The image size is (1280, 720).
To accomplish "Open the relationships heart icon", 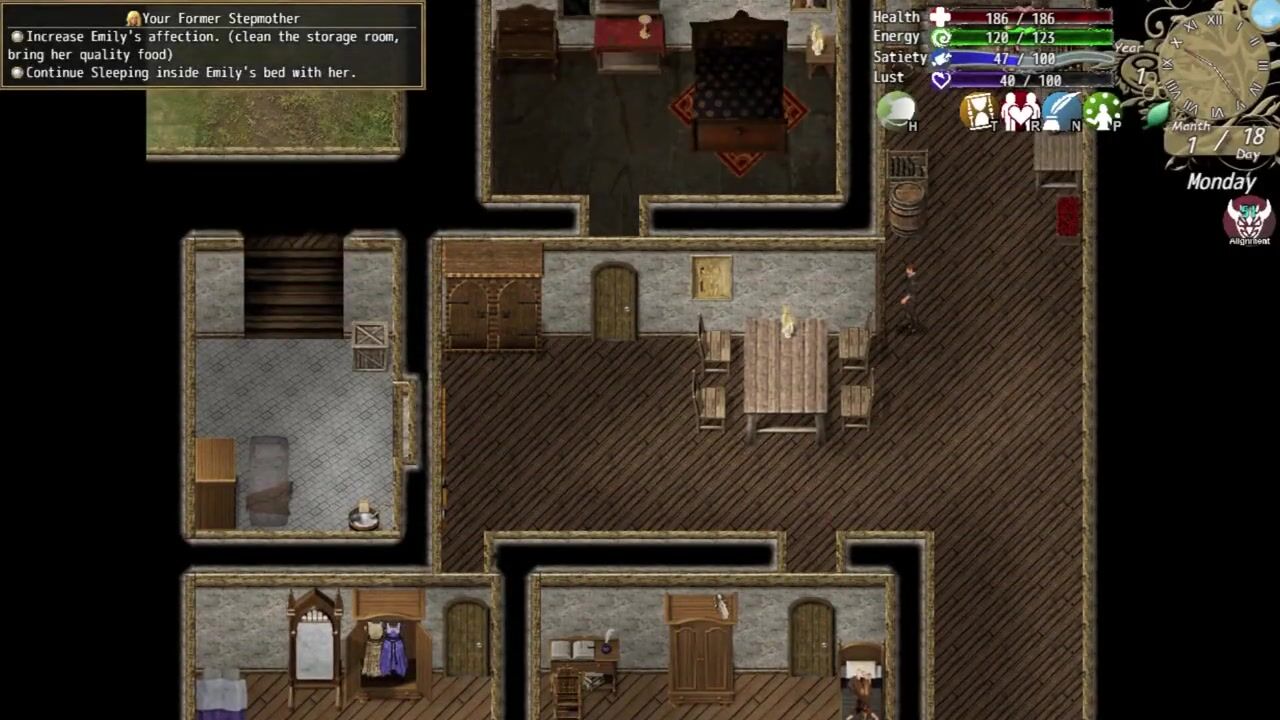I will pos(1020,111).
